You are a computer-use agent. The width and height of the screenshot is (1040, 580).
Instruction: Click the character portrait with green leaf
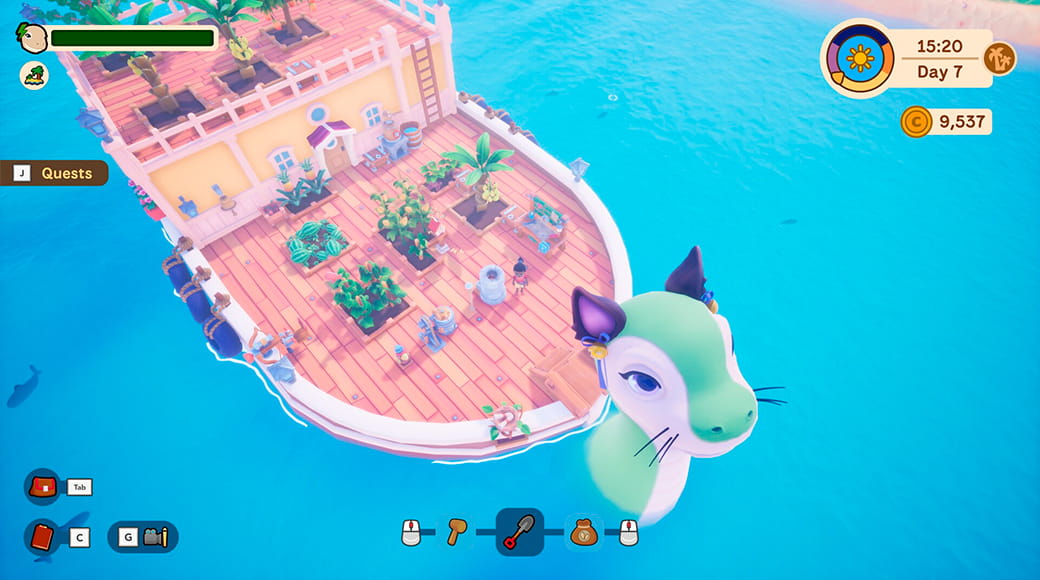(x=33, y=37)
